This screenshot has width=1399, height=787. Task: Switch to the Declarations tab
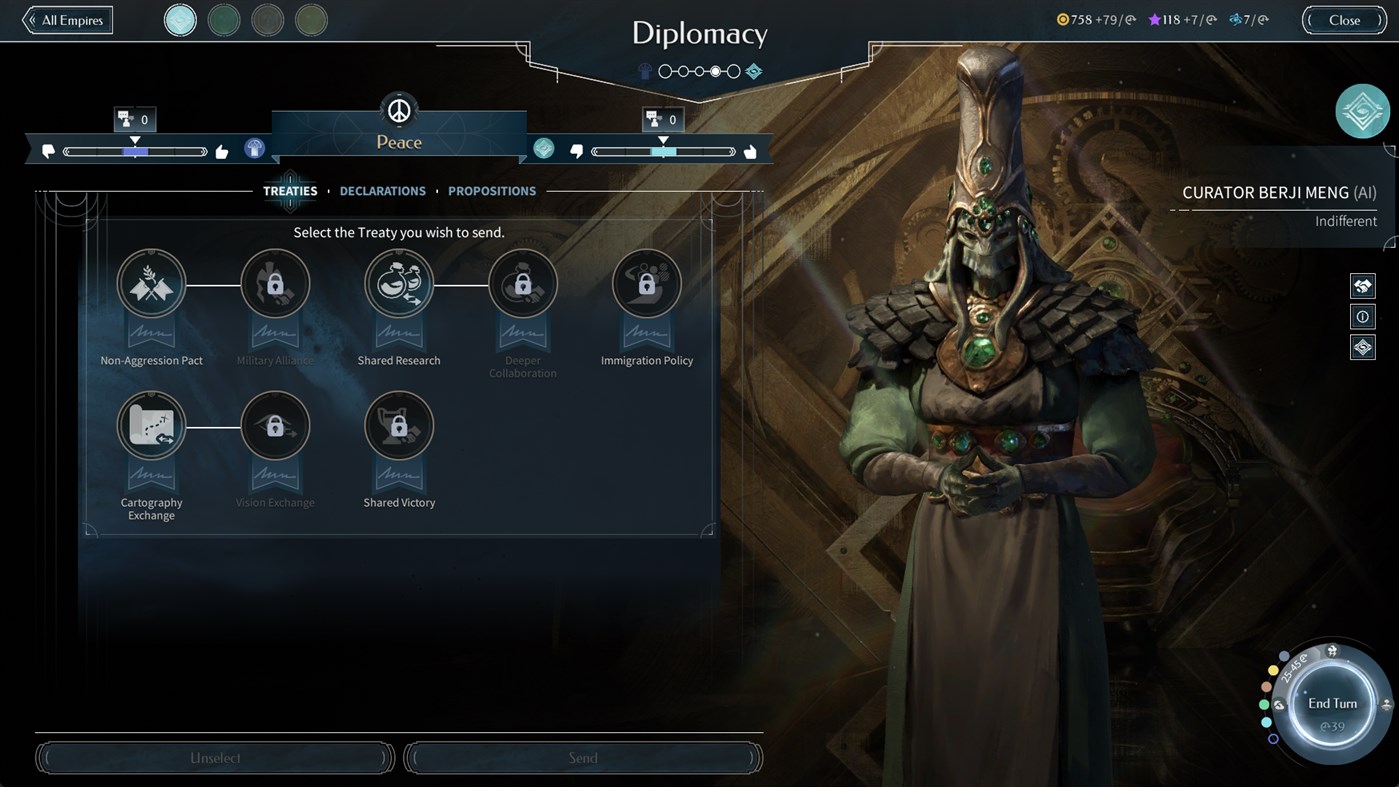pos(382,190)
